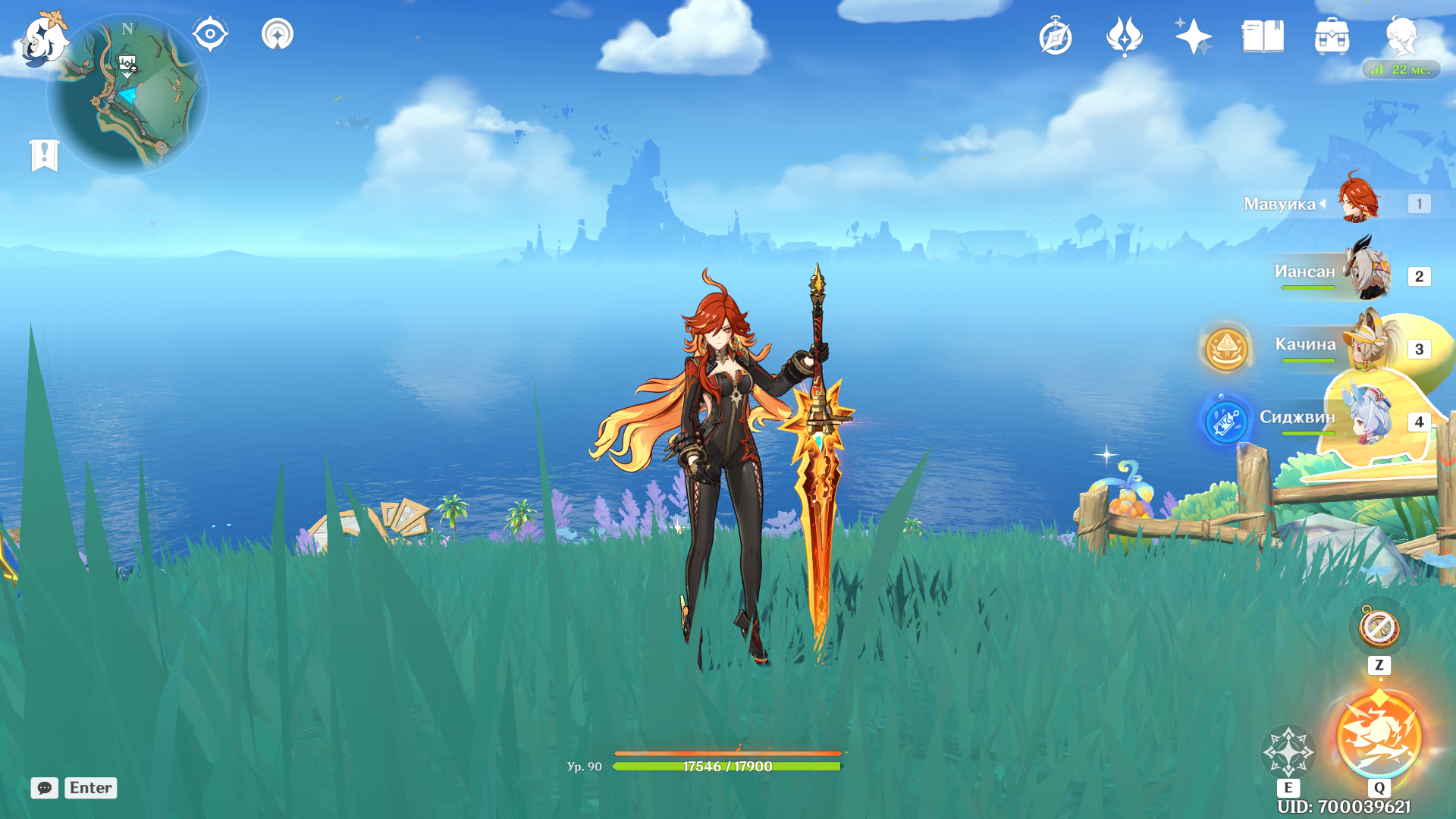Open the adventurer handbook book icon
1456x819 pixels.
[1263, 36]
